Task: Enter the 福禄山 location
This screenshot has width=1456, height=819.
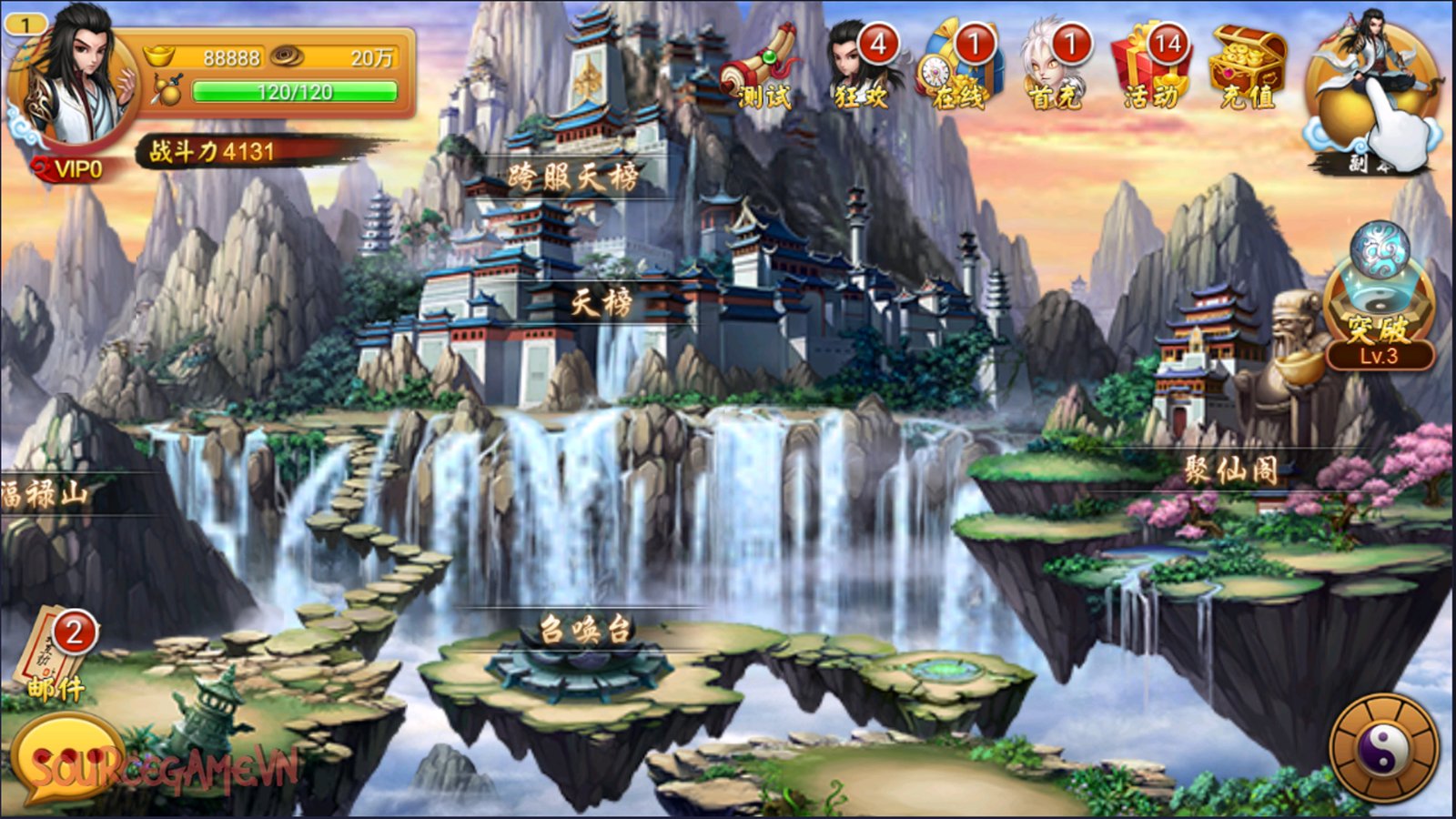Action: pos(45,494)
